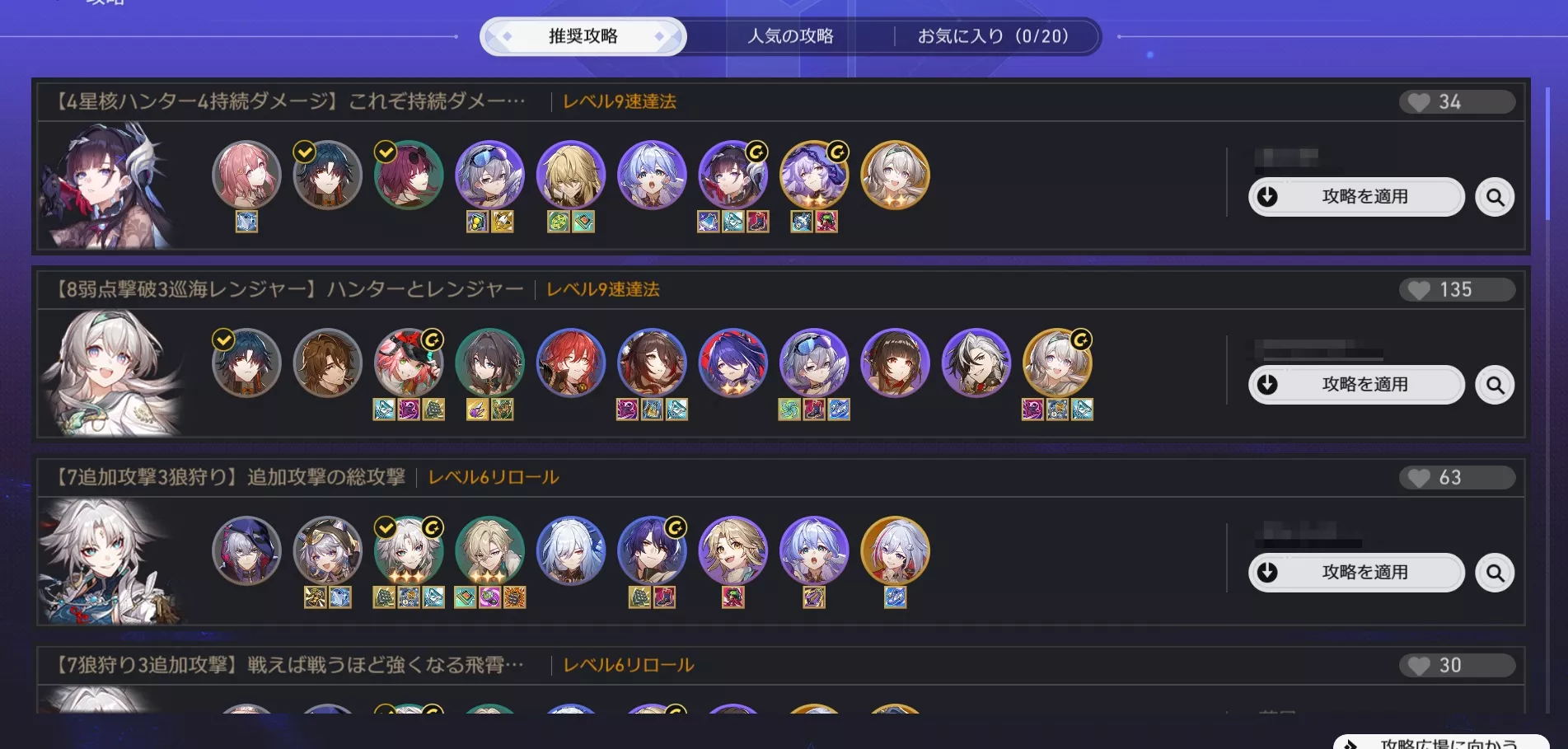Image resolution: width=1568 pixels, height=749 pixels.
Task: Open the お気に入り (0/20) tab
Action: coord(993,35)
